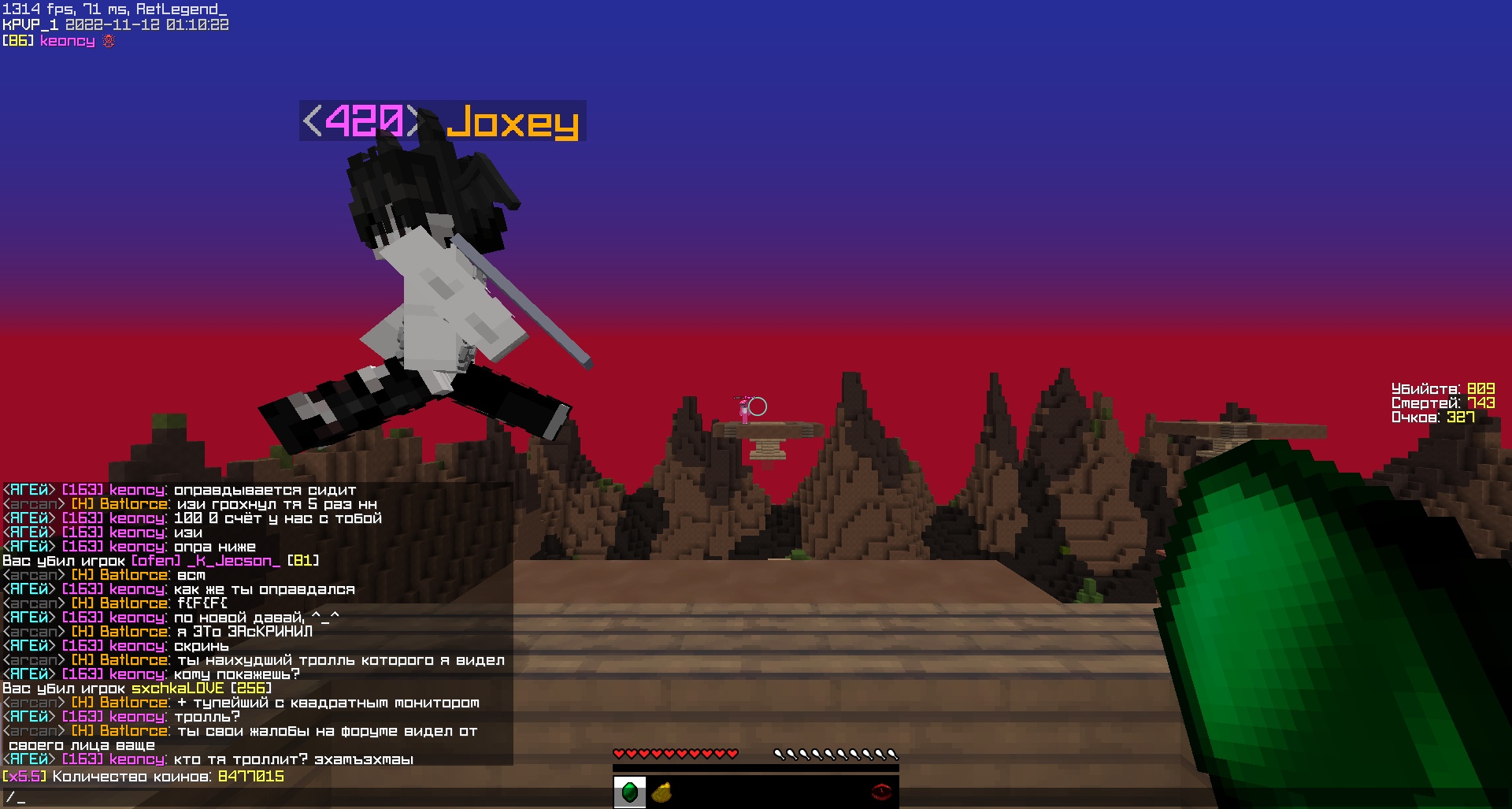Click the first red heart in the health bar
Viewport: 1512px width, 809px height.
click(x=621, y=752)
